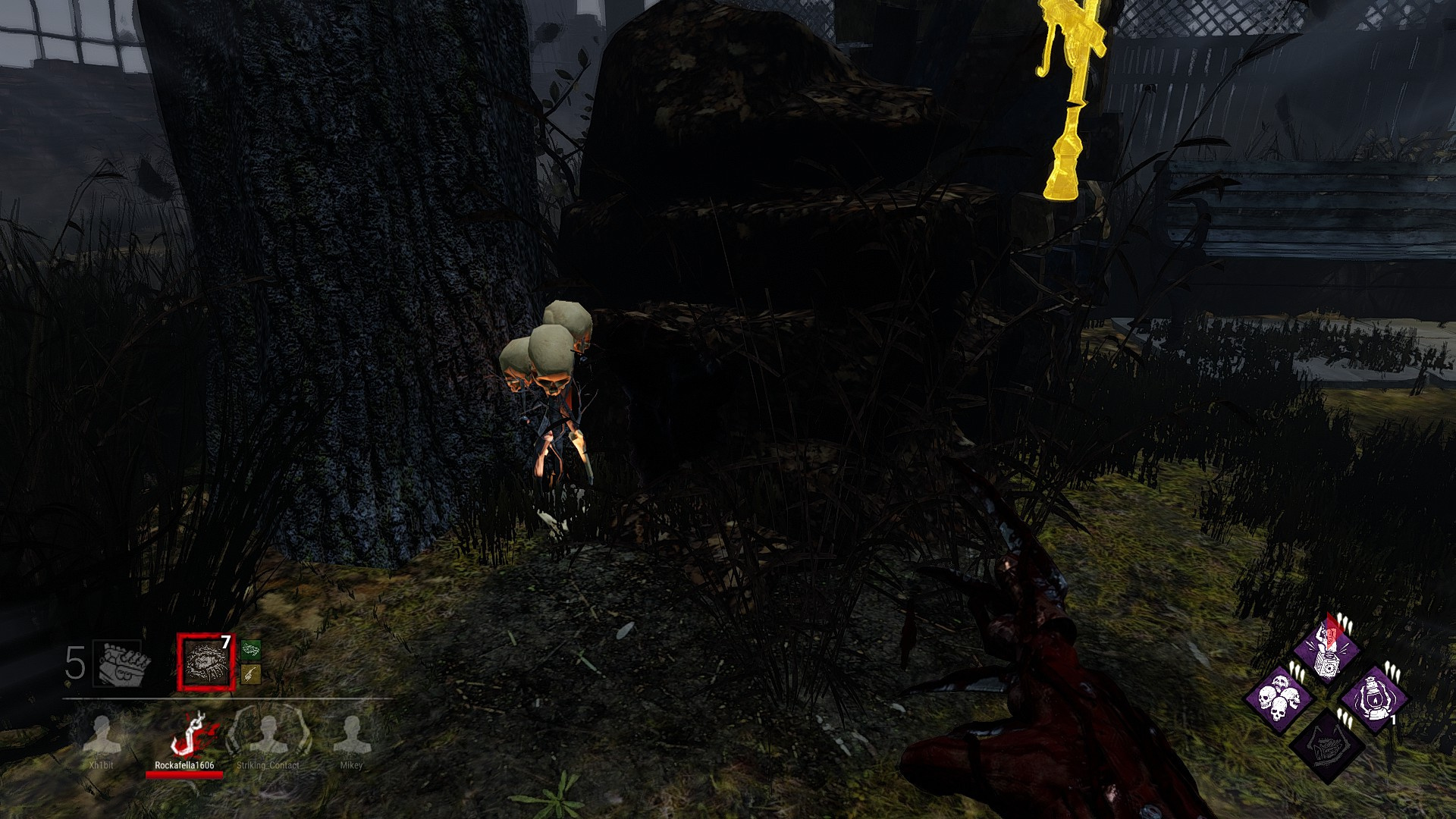Click the bloody hook icon on Rockafella1606's portrait
Image resolution: width=1456 pixels, height=819 pixels.
point(193,733)
